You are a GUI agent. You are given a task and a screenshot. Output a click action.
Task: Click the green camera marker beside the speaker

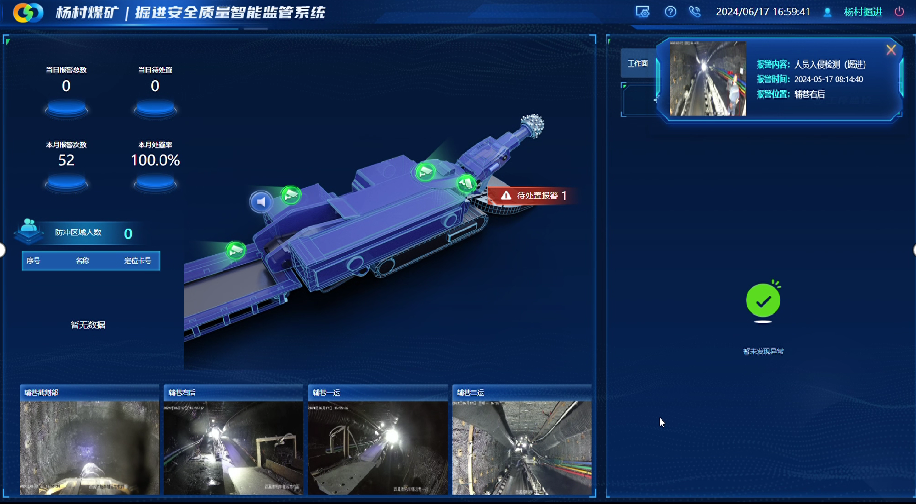click(290, 194)
